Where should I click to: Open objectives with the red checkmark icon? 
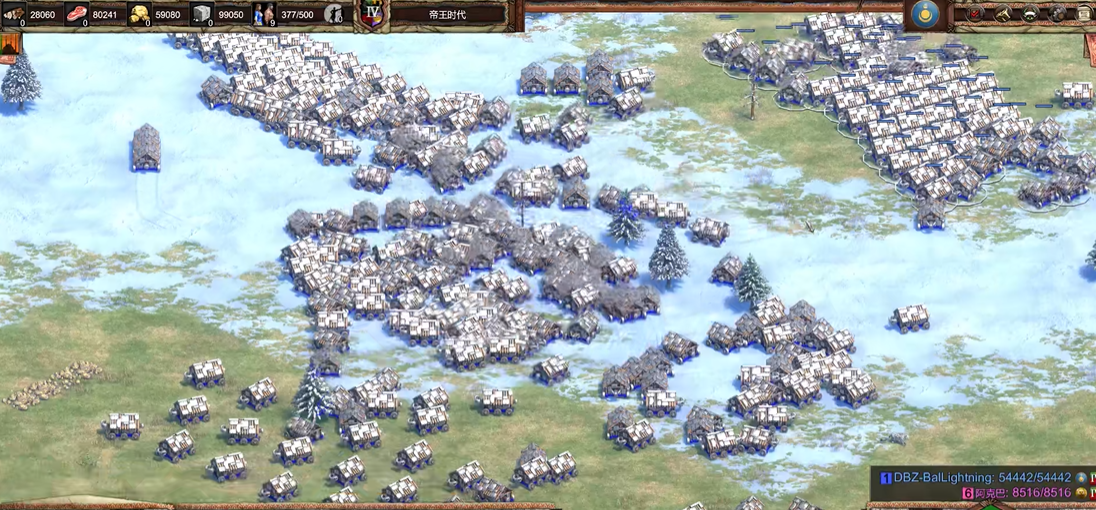(975, 14)
